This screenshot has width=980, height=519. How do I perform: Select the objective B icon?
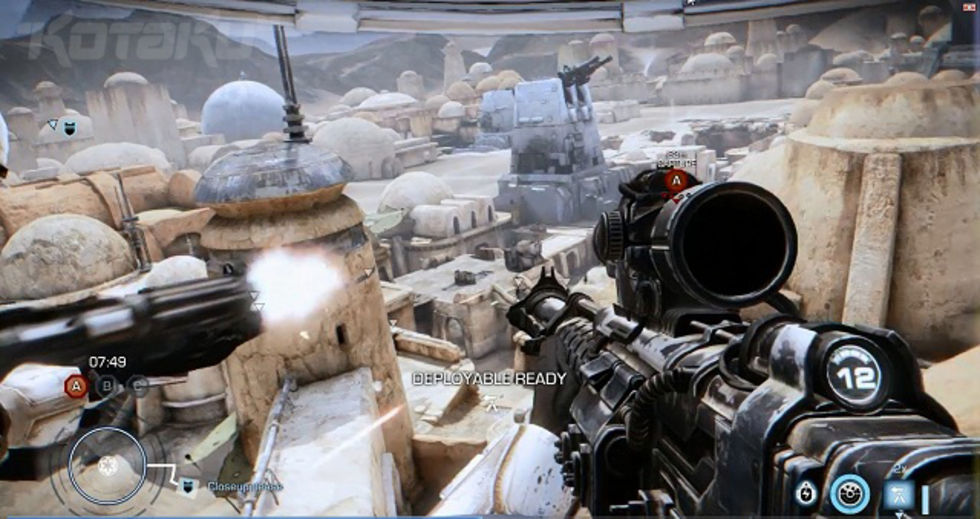(107, 385)
